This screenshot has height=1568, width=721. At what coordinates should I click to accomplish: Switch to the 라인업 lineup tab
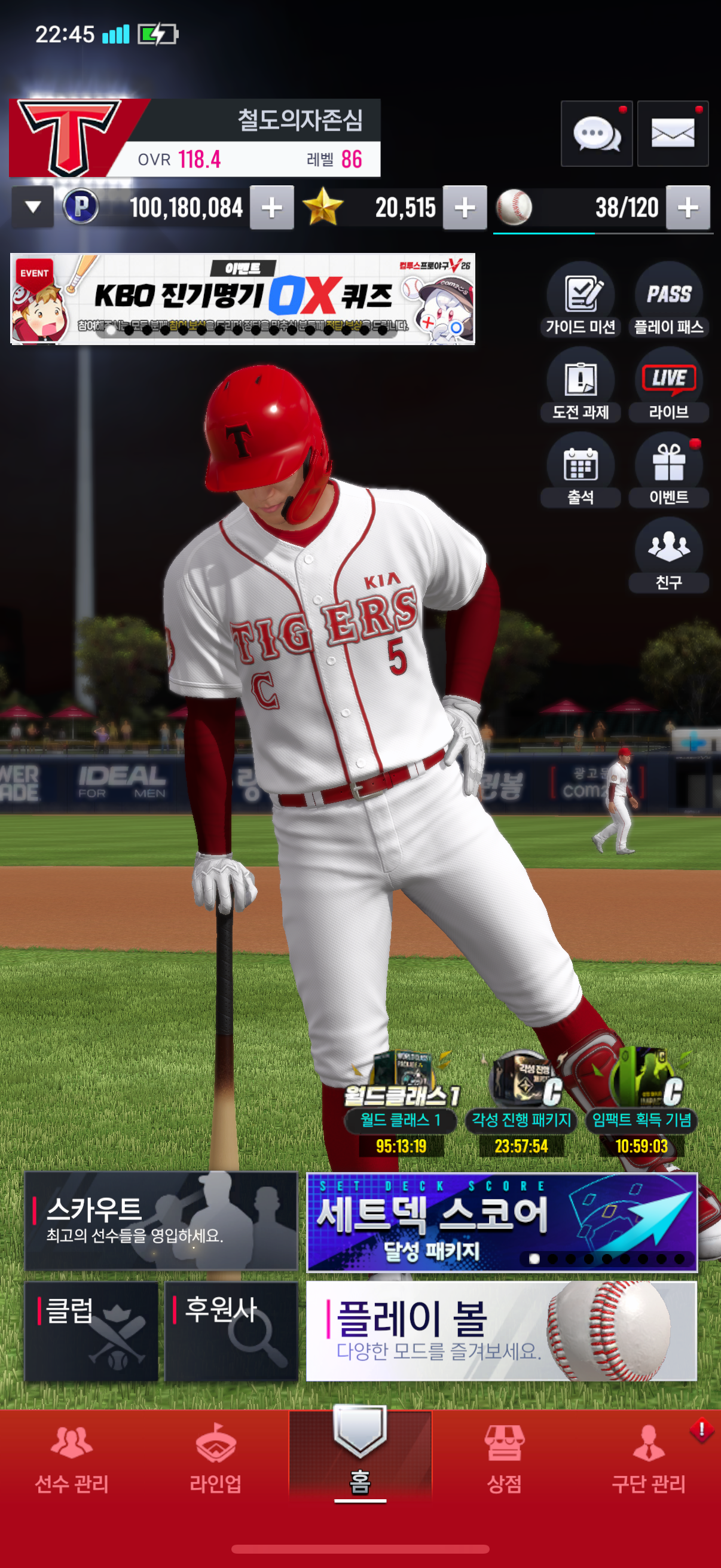tap(215, 1461)
